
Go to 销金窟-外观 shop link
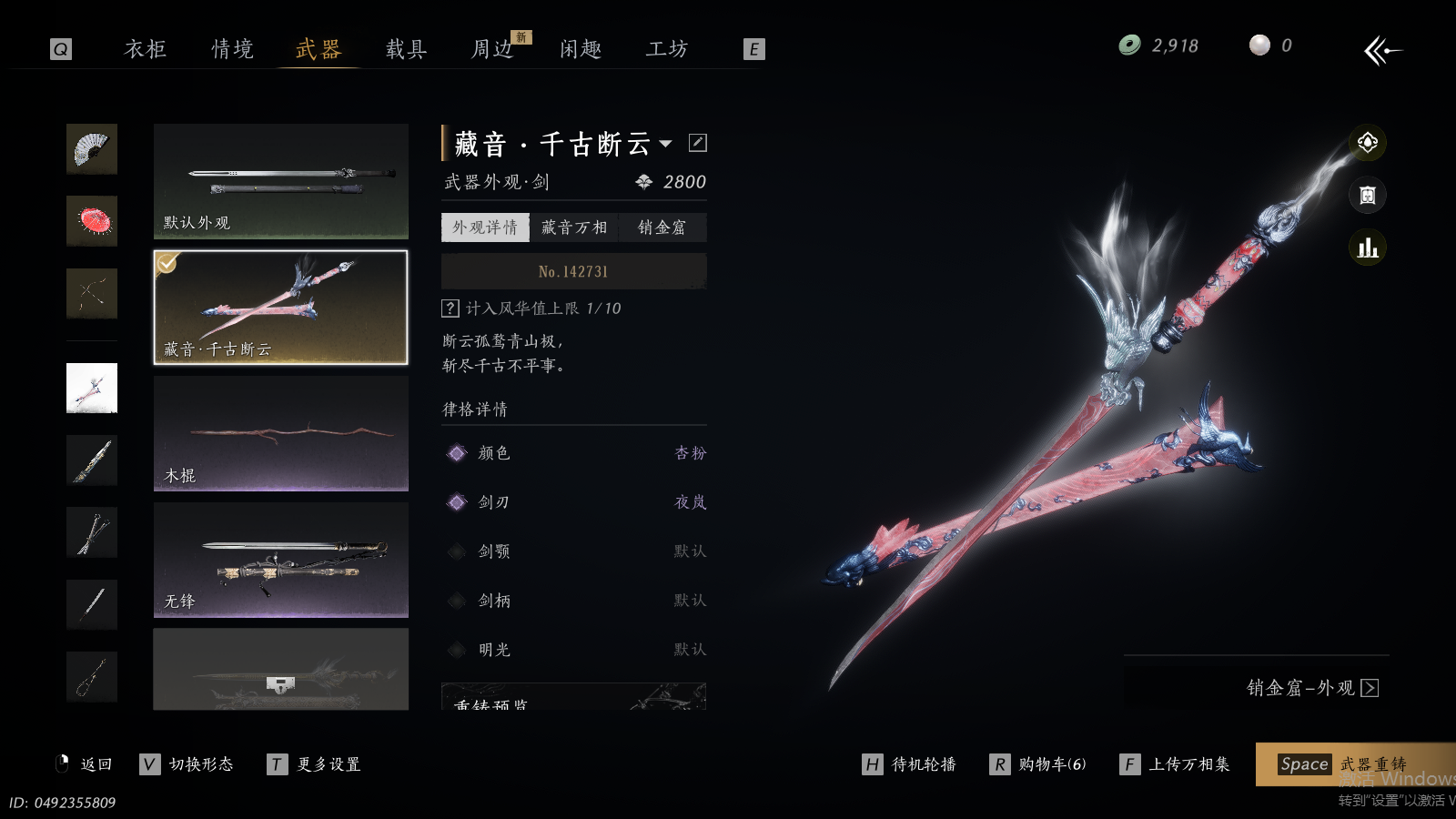[1311, 688]
